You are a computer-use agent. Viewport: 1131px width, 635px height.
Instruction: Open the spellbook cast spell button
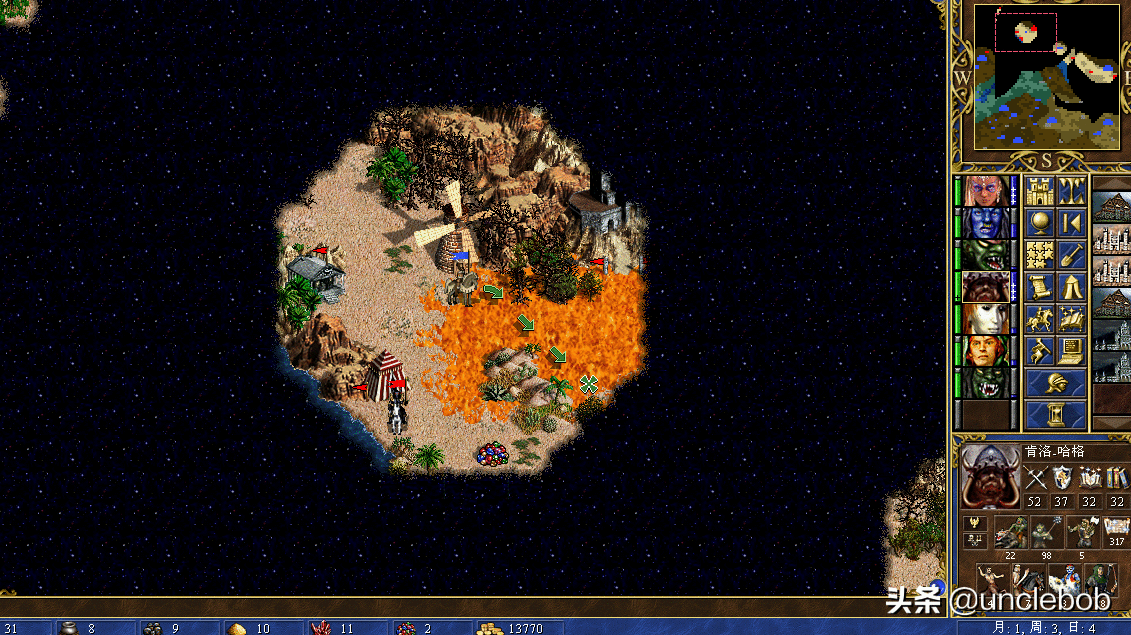(x=1071, y=319)
